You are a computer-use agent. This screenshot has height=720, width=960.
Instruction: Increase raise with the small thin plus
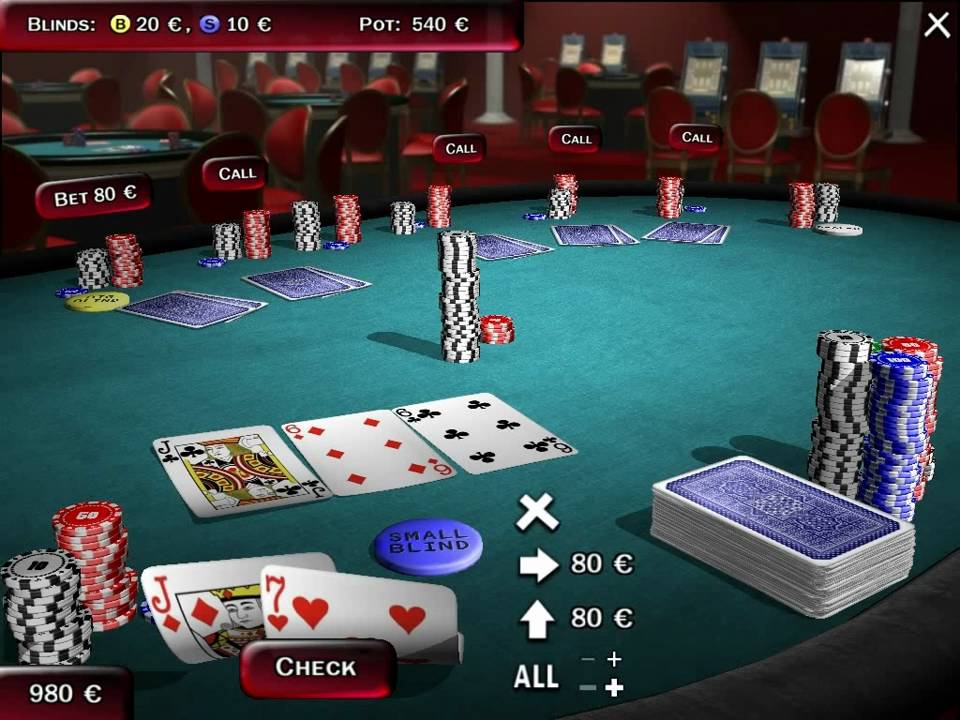(613, 659)
